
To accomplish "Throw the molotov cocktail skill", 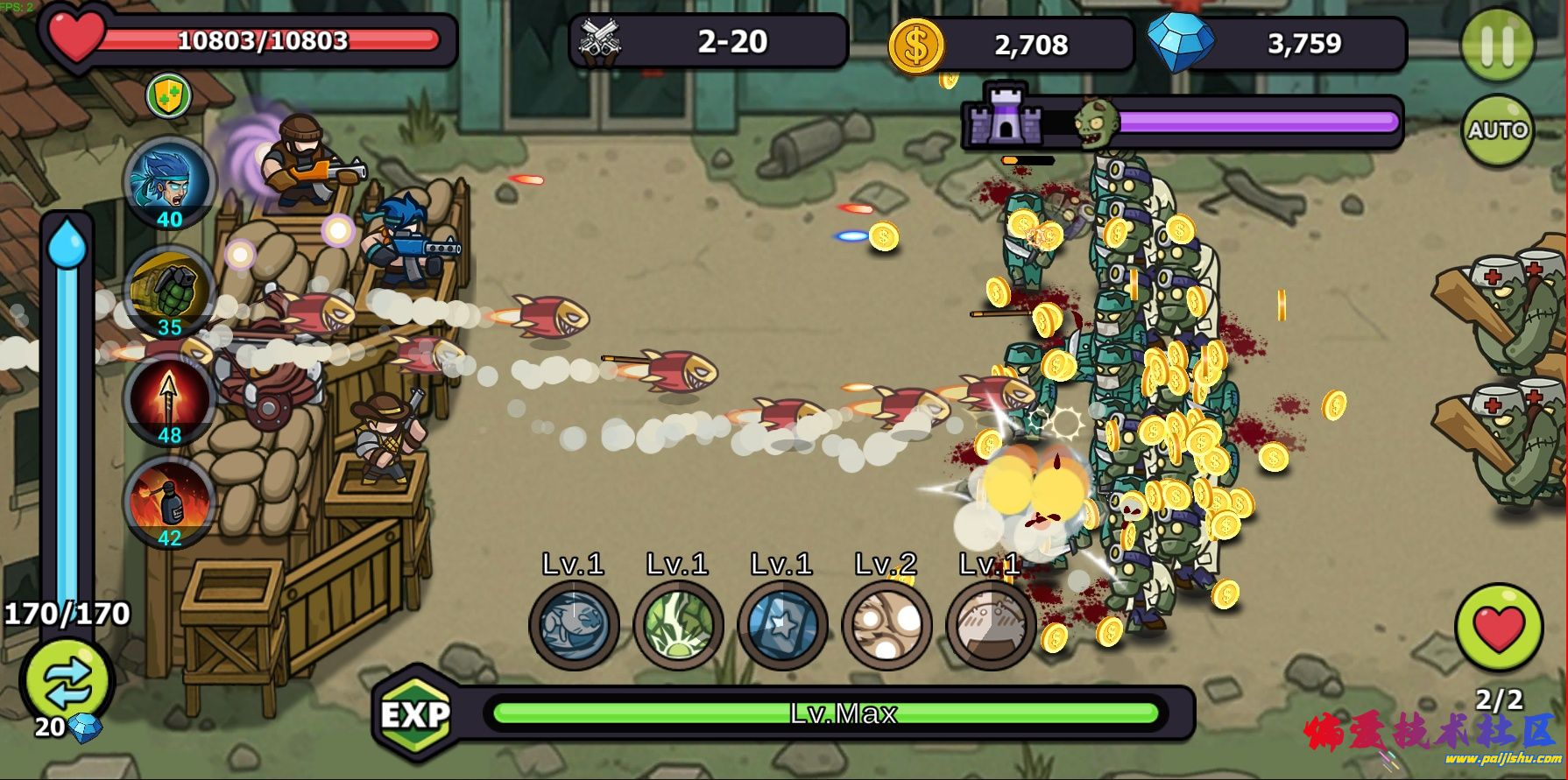I will [172, 502].
